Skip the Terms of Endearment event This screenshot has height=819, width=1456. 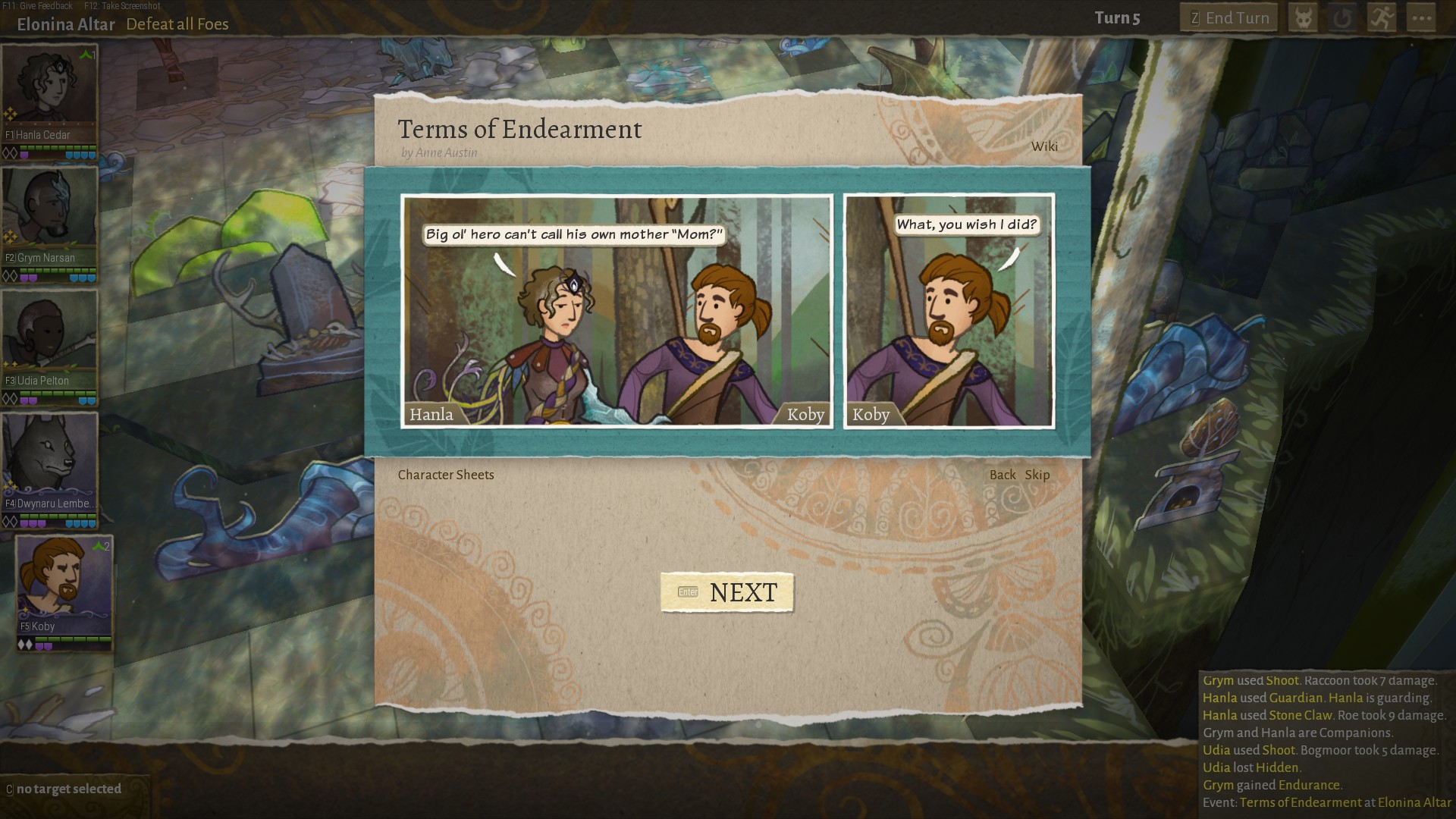[1037, 475]
